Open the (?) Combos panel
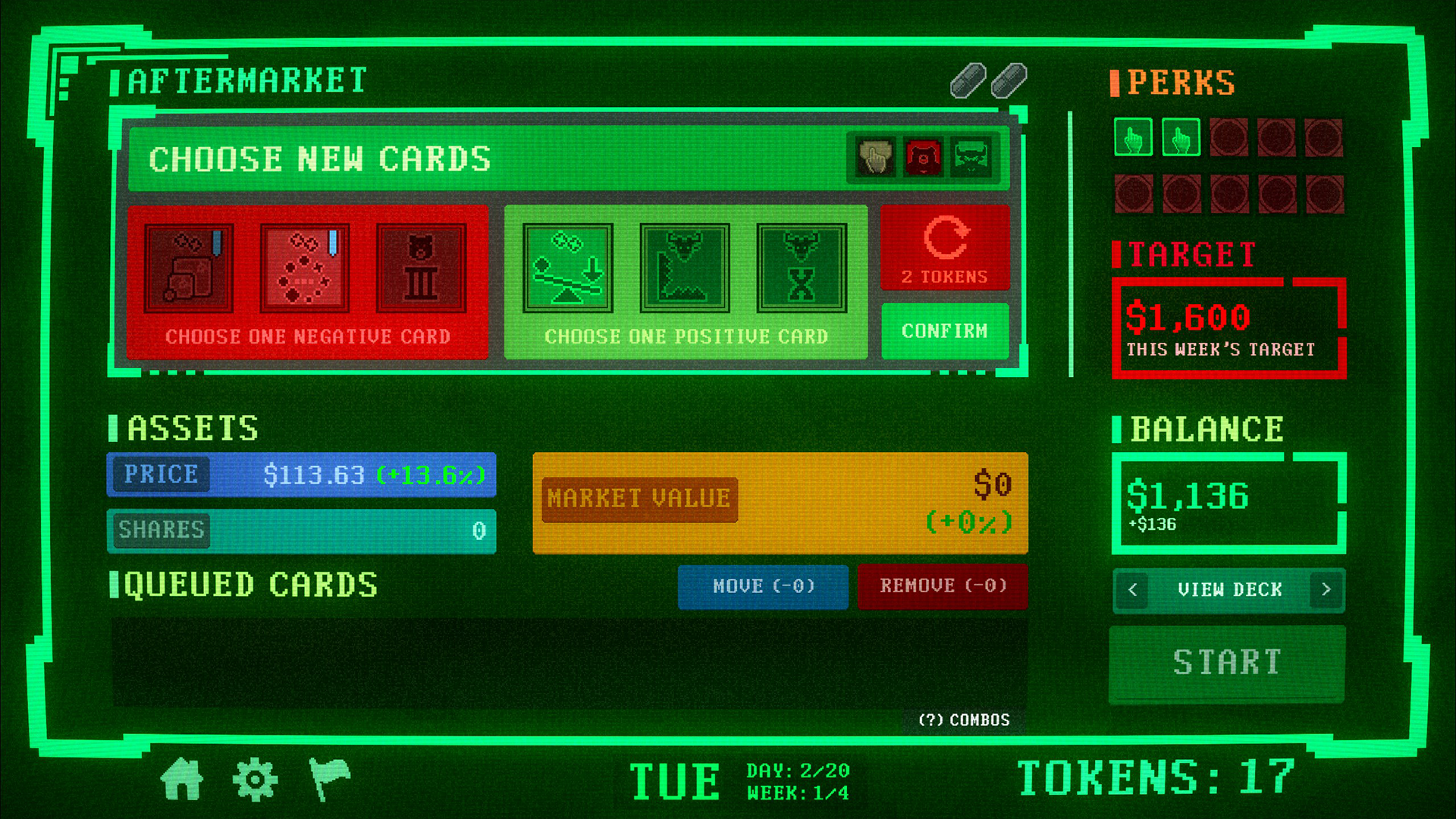The width and height of the screenshot is (1456, 819). pos(962,719)
